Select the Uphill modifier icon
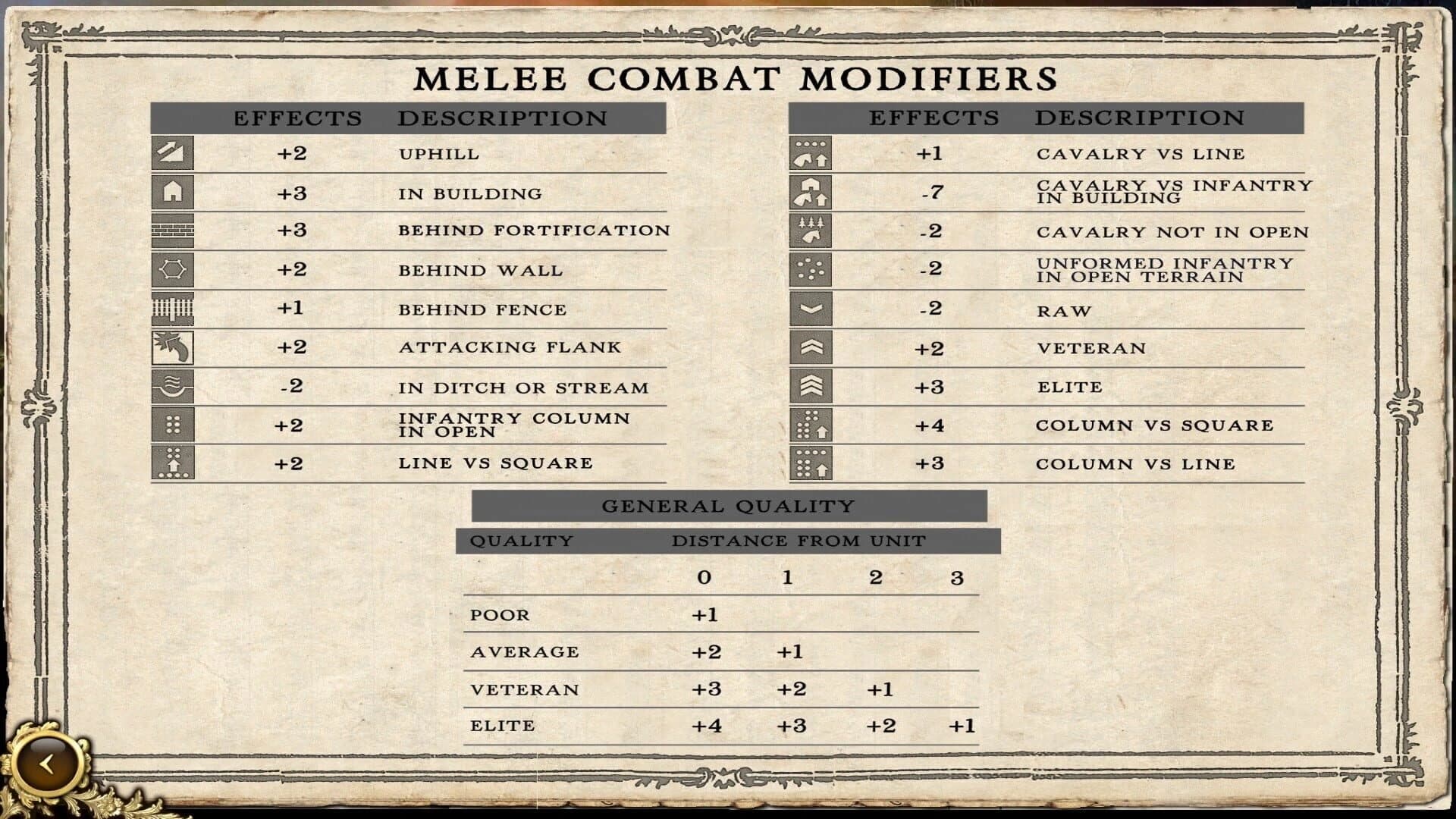 173,154
